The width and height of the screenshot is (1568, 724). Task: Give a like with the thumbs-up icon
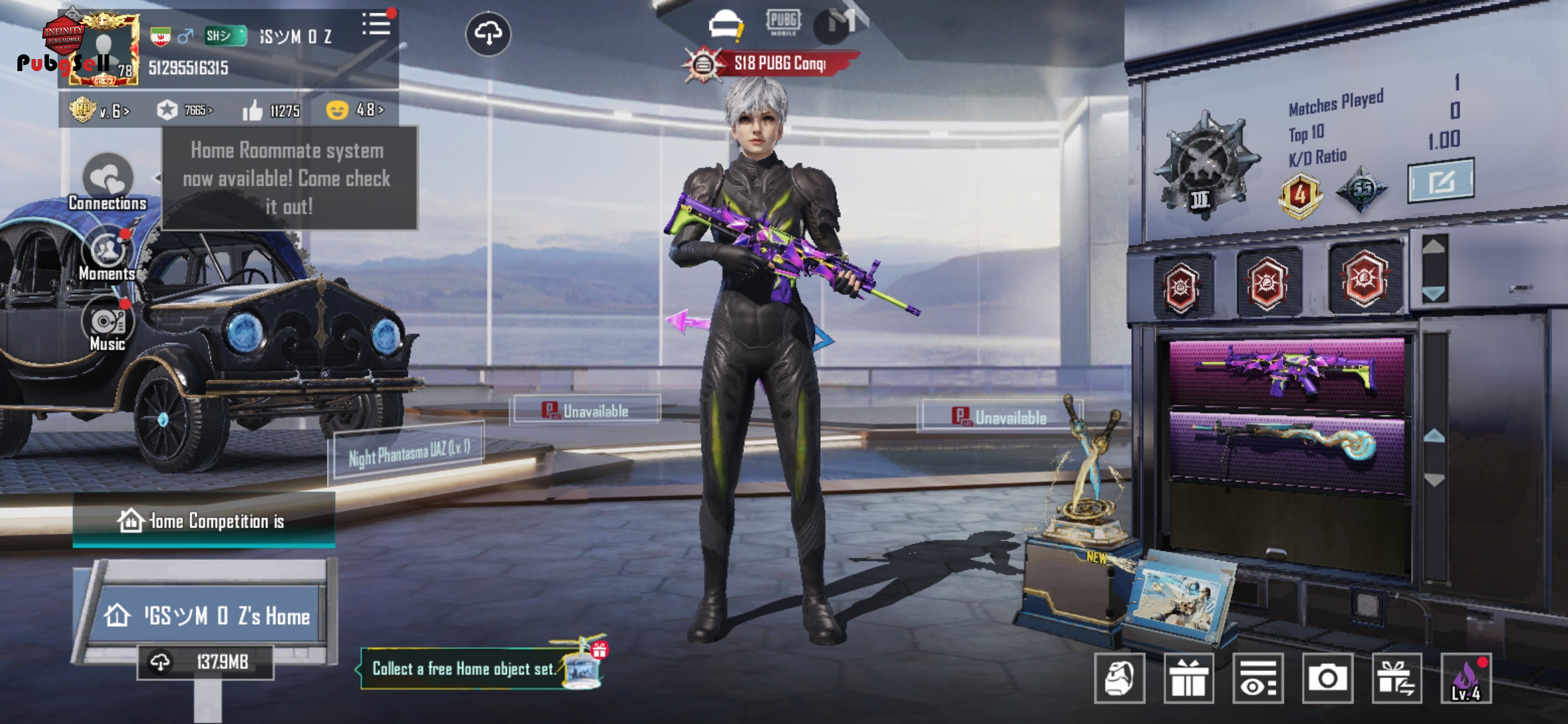tap(253, 110)
